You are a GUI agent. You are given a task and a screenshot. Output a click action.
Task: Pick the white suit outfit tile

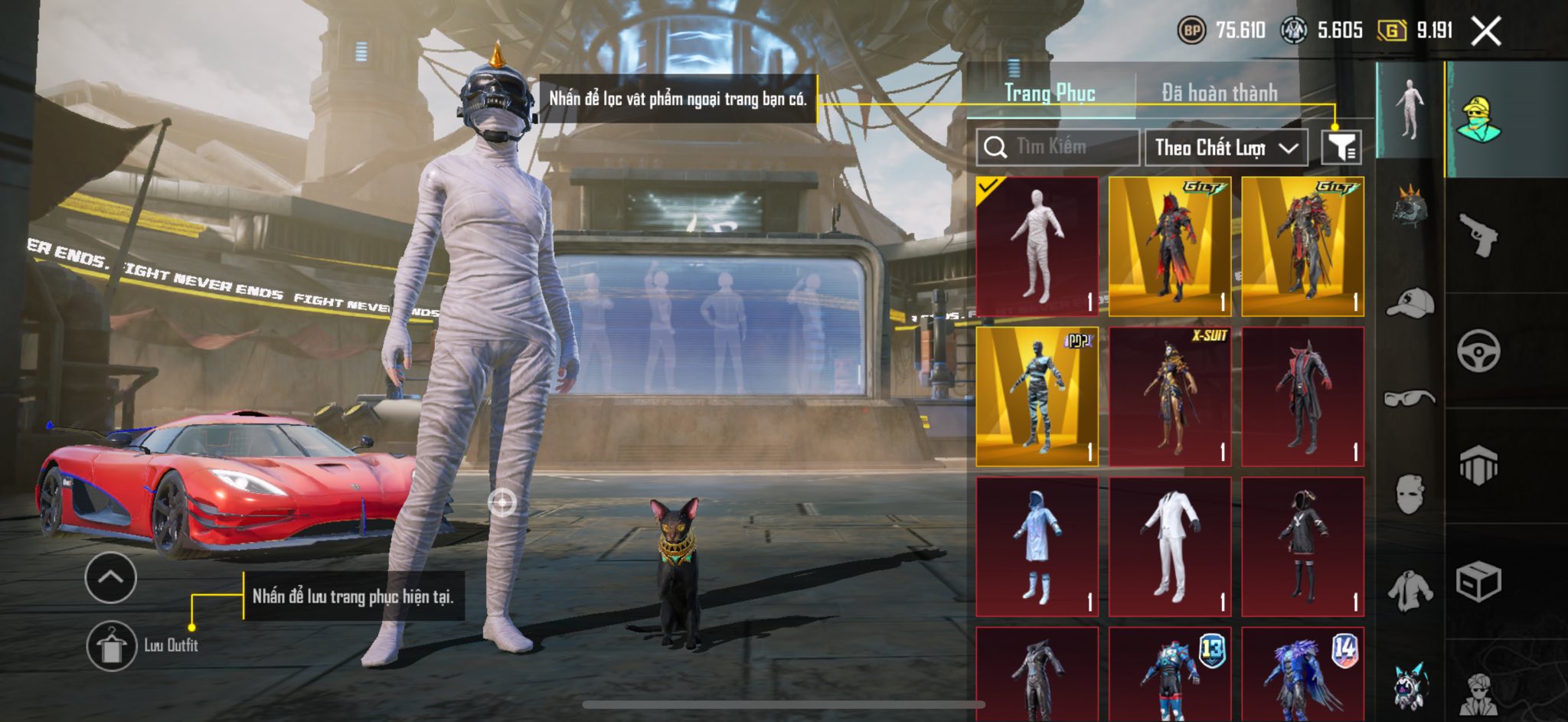1170,547
